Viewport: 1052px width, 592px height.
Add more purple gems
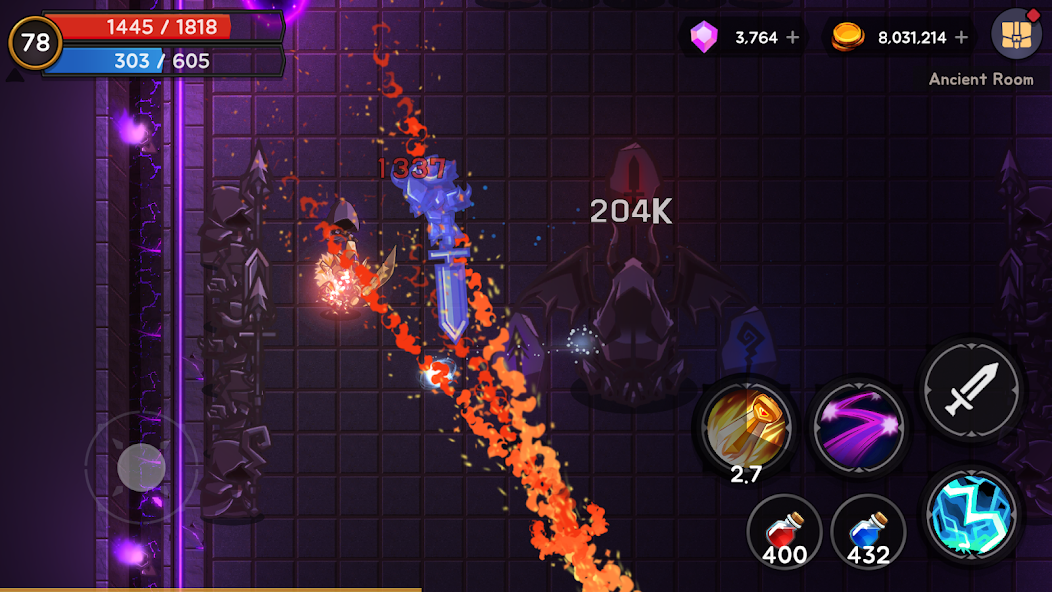point(793,38)
